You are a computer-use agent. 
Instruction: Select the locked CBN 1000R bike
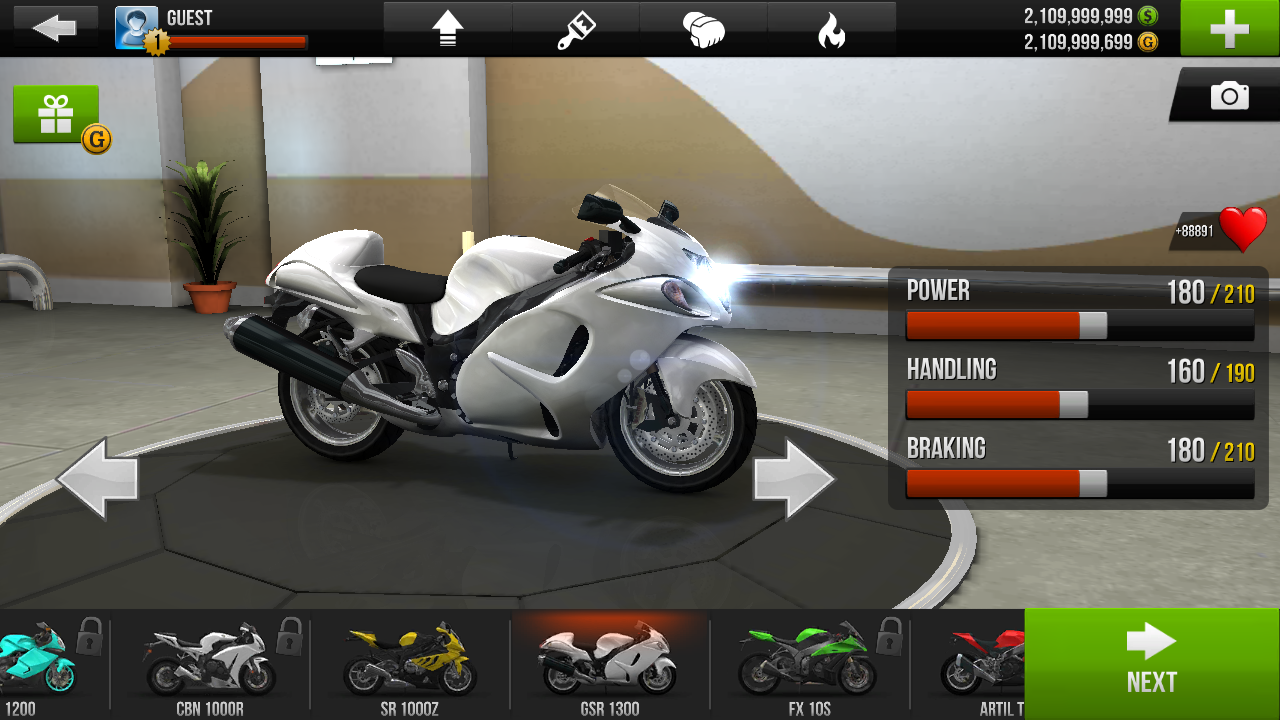[x=210, y=662]
